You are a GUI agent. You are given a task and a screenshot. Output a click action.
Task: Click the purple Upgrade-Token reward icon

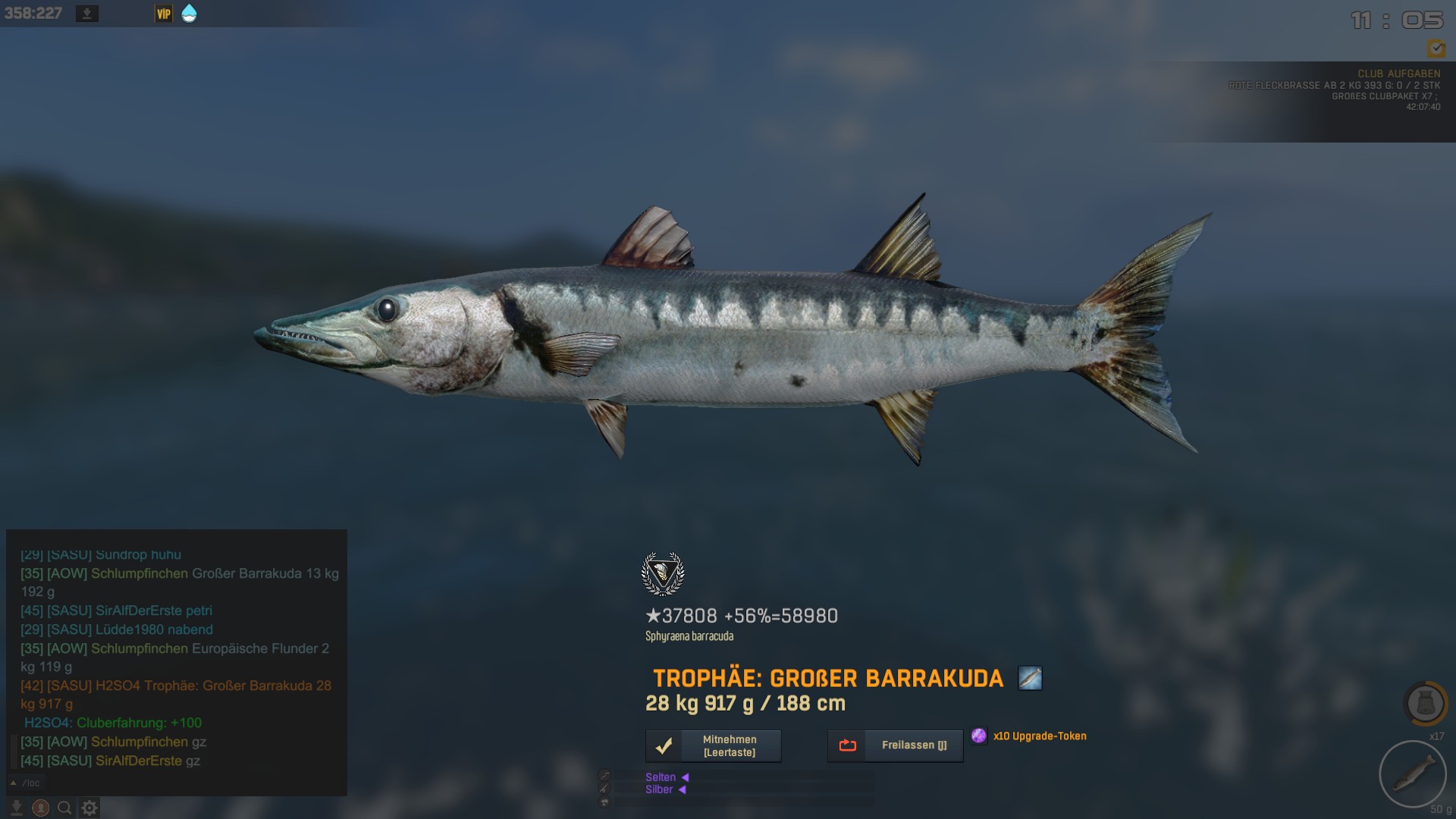pyautogui.click(x=979, y=736)
